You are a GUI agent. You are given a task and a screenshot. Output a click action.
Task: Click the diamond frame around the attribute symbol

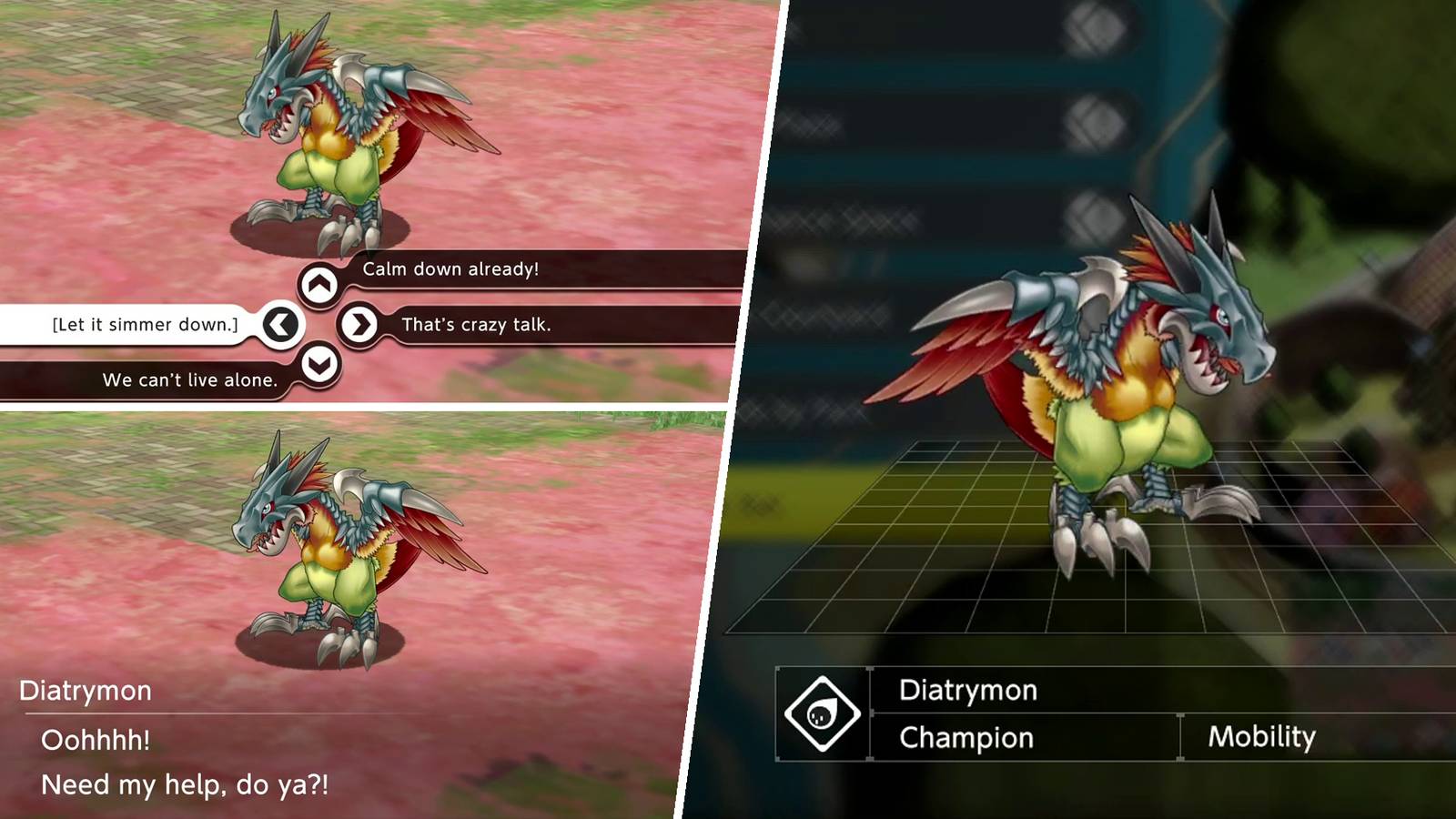(822, 715)
